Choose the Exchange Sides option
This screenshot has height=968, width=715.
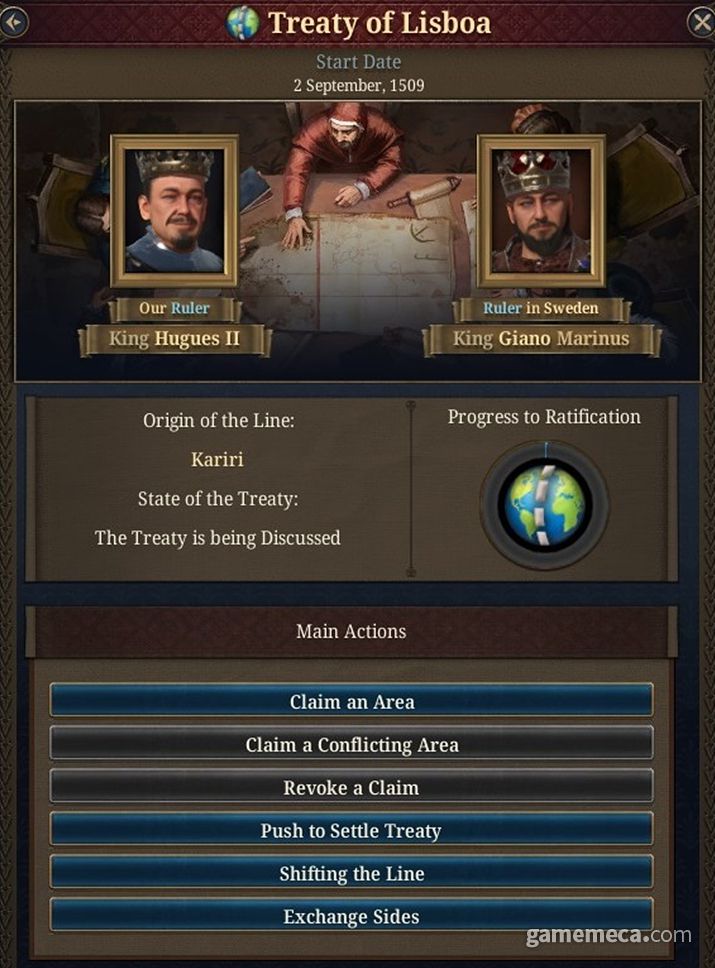click(351, 916)
